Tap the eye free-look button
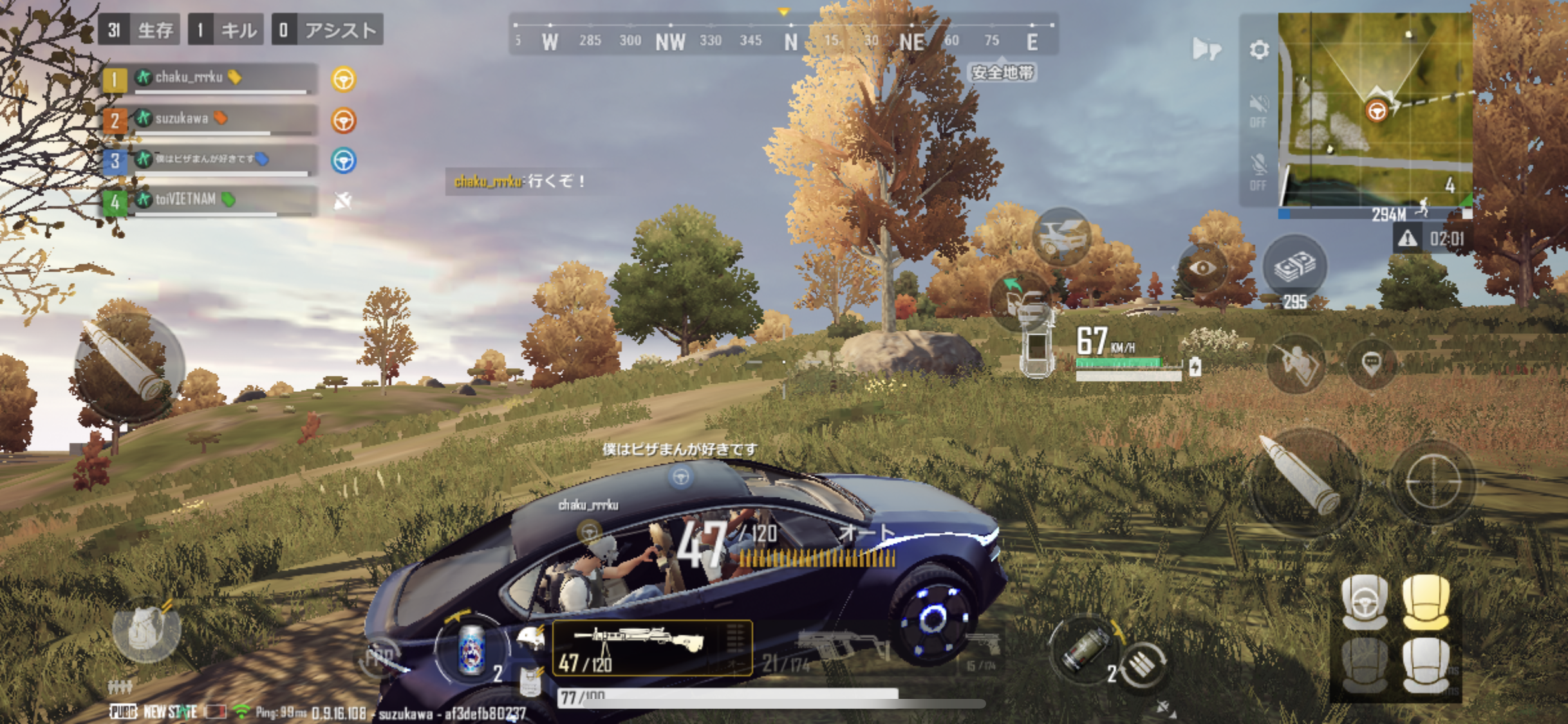 tap(1202, 268)
